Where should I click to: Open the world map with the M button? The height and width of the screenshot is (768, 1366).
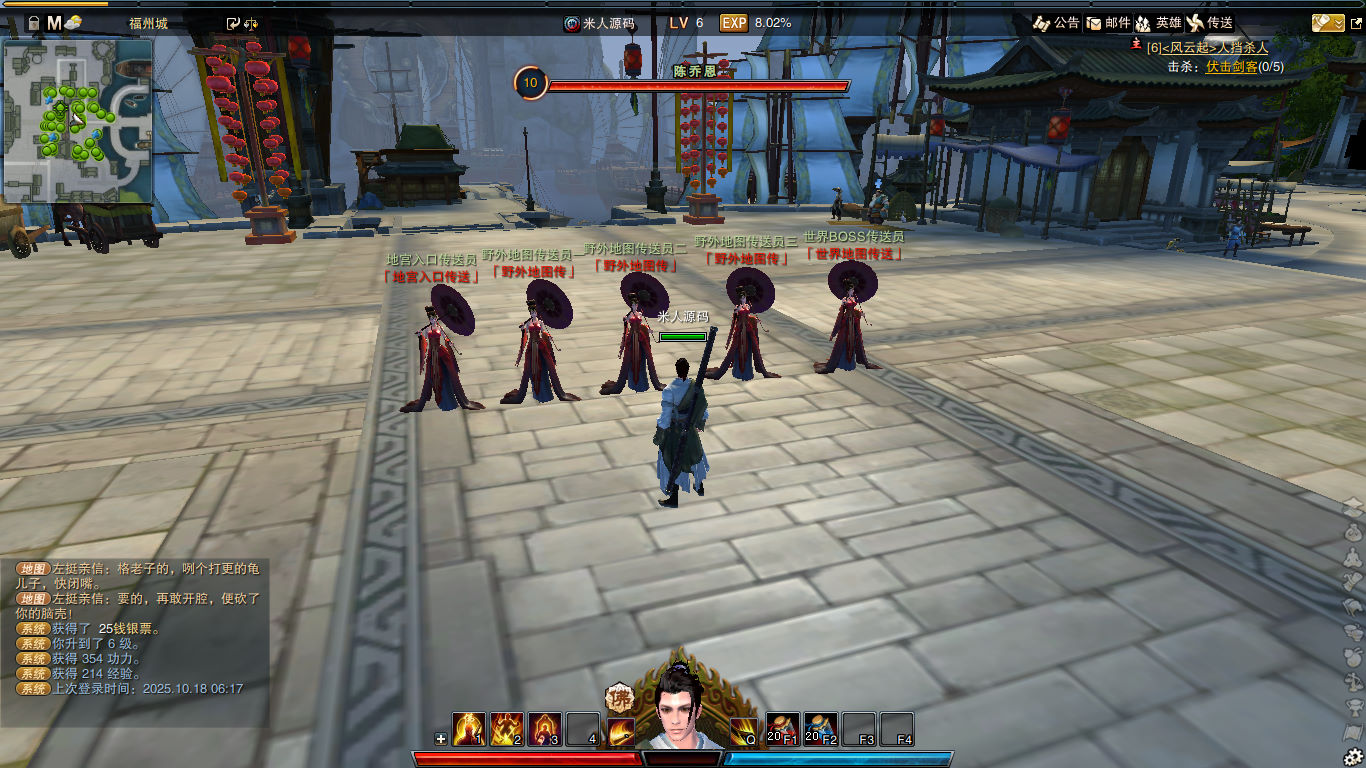(54, 22)
